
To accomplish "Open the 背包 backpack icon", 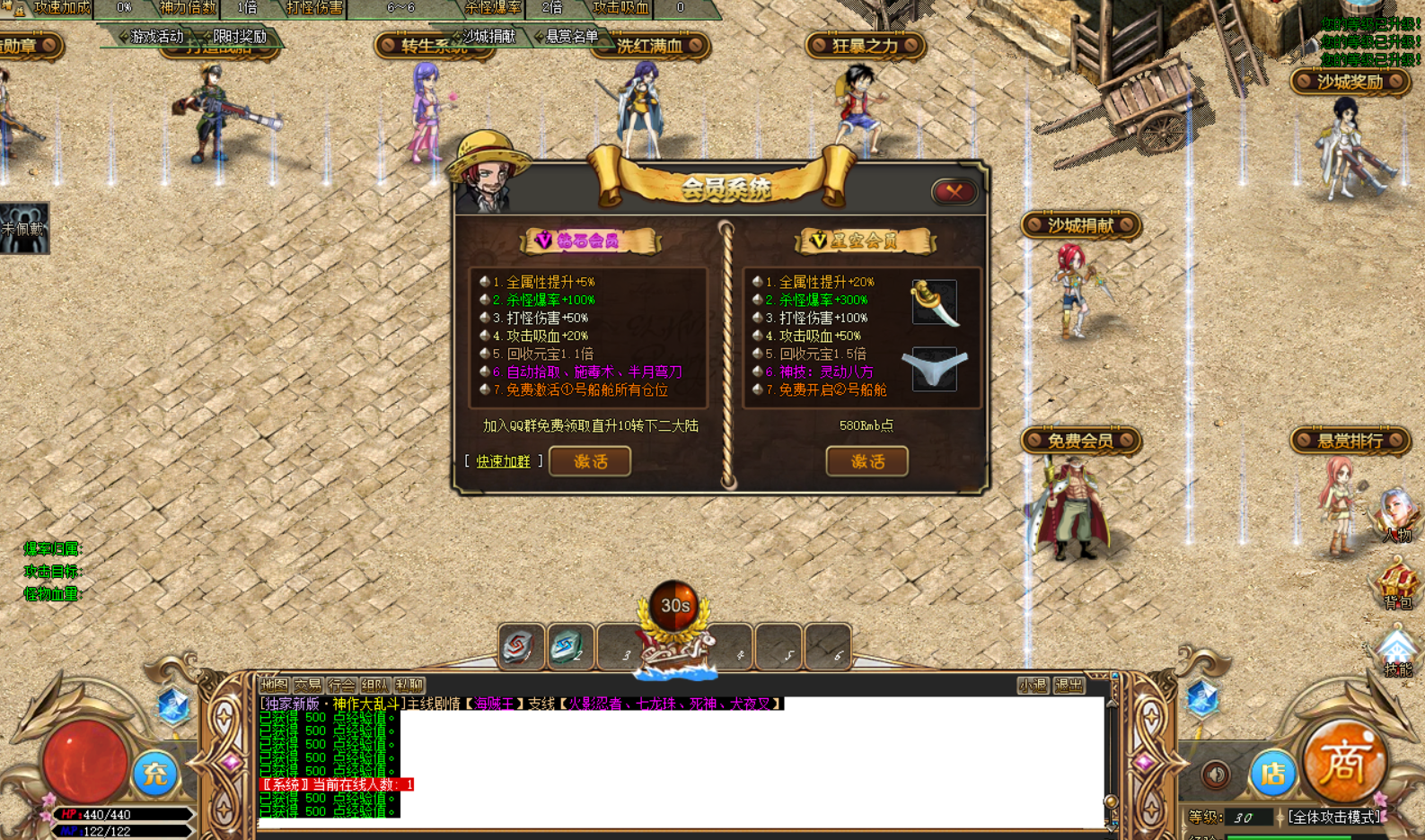I will pyautogui.click(x=1396, y=583).
